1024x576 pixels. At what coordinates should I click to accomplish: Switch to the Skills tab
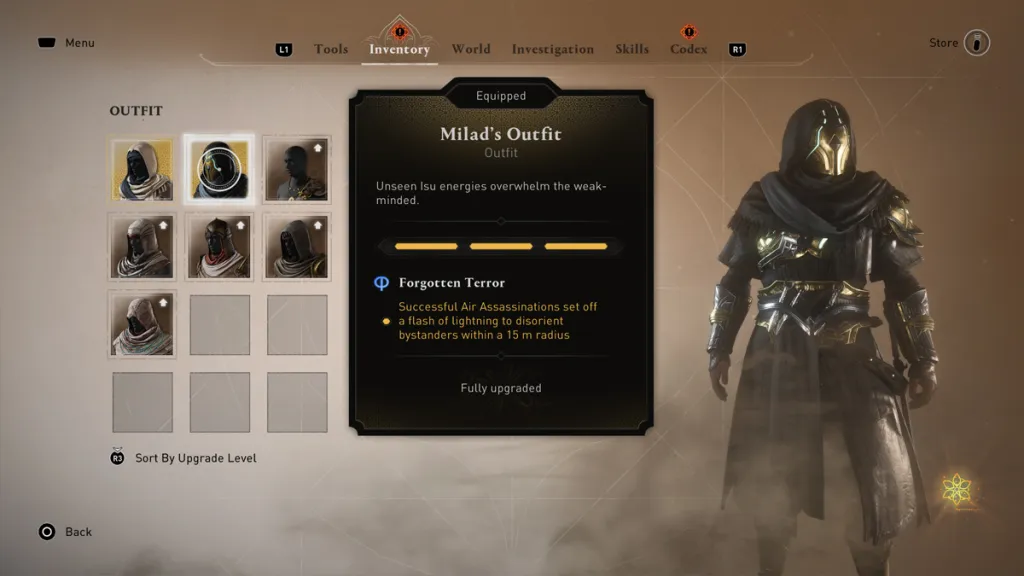tap(632, 49)
